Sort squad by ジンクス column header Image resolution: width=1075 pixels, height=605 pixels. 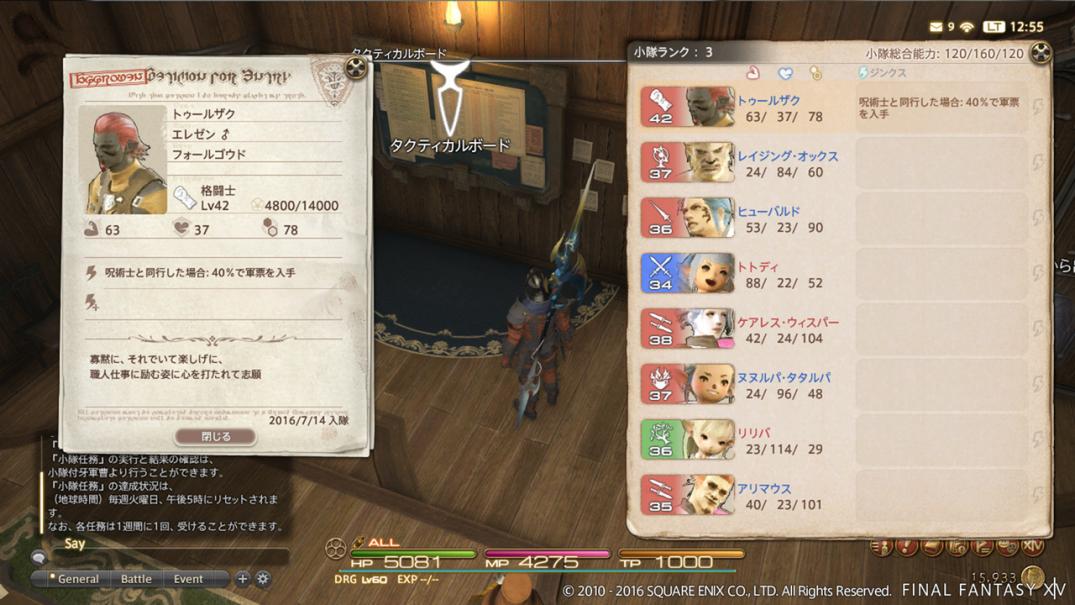883,73
